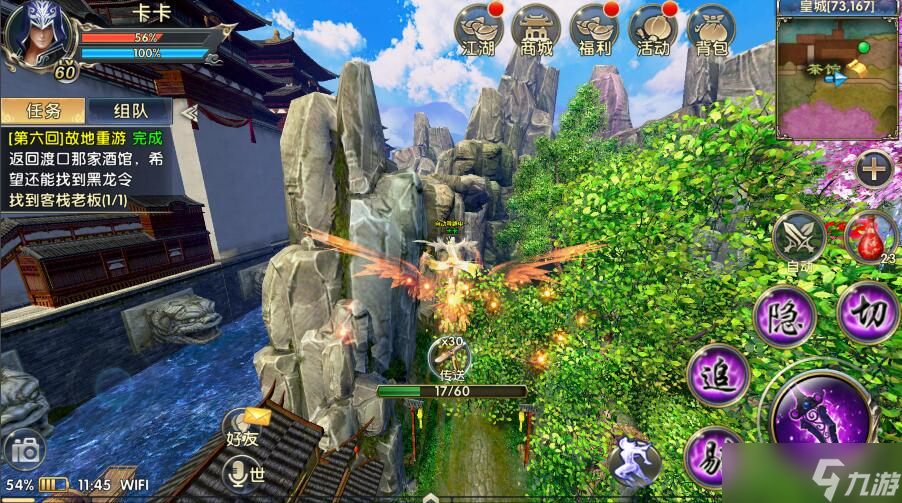The width and height of the screenshot is (902, 503).
Task: Use the 传送 teleport item
Action: coord(447,356)
